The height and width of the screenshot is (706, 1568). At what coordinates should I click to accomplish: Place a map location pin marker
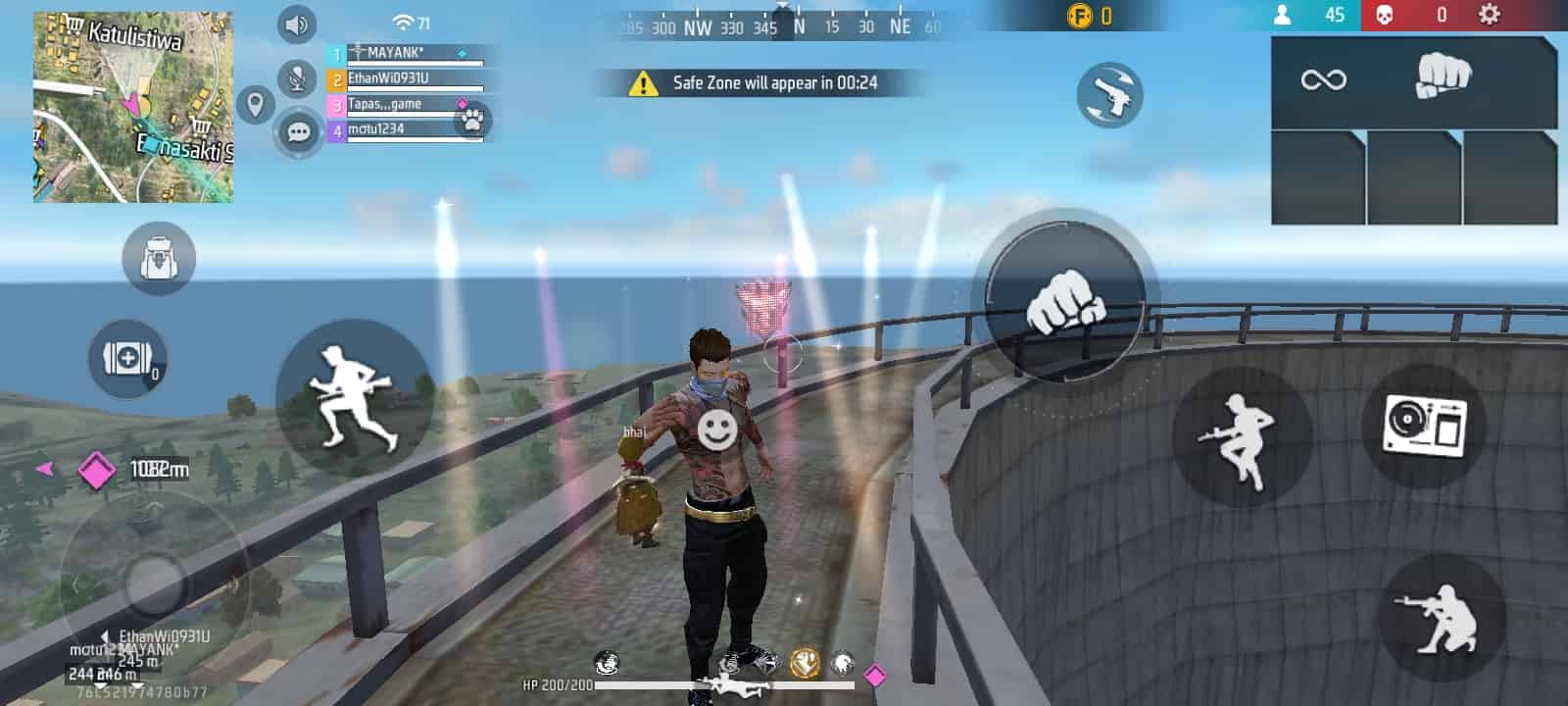pos(256,103)
